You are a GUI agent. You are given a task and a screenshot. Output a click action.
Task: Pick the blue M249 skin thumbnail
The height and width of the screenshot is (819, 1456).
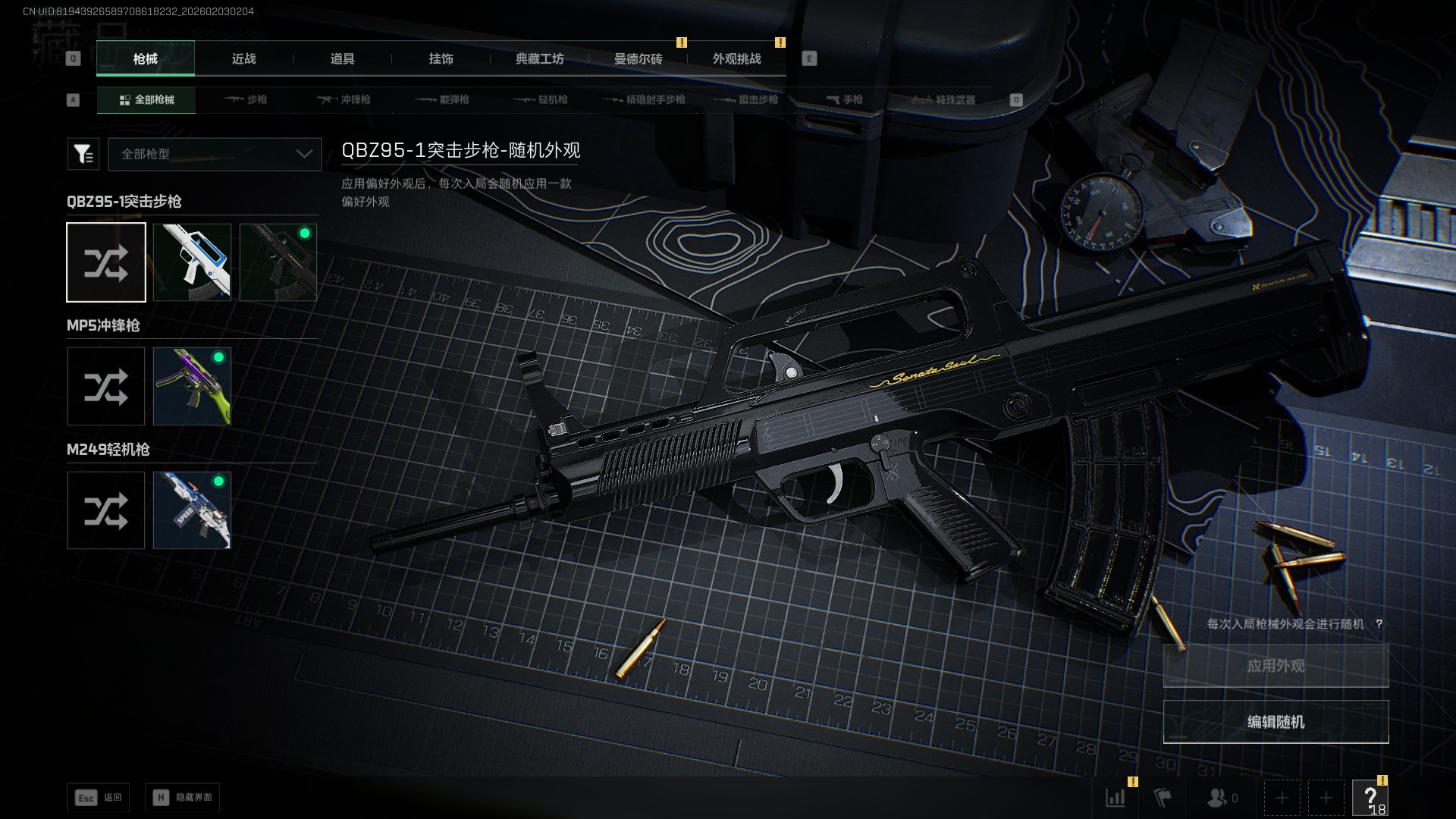point(192,510)
